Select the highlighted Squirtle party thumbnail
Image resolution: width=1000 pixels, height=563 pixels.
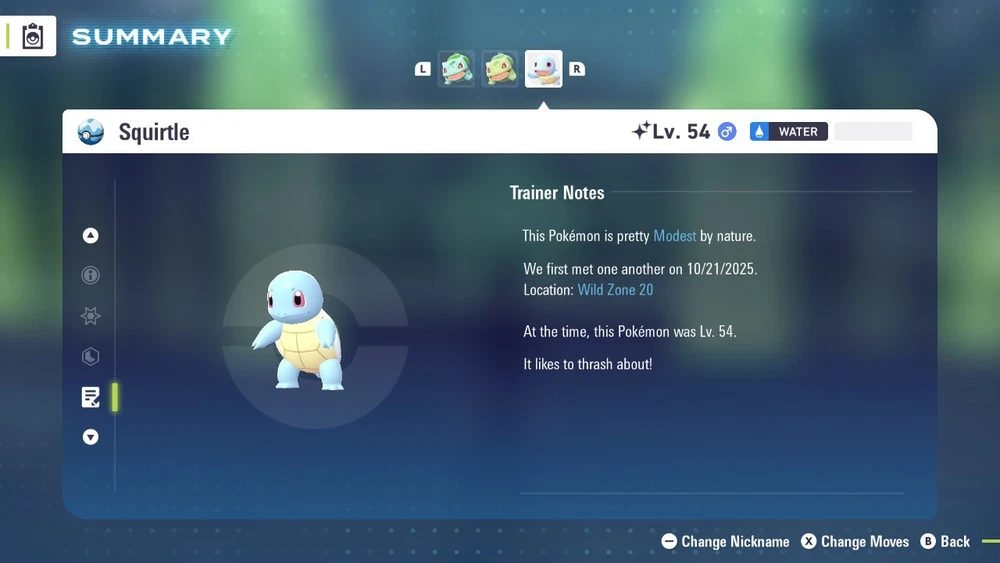point(544,69)
